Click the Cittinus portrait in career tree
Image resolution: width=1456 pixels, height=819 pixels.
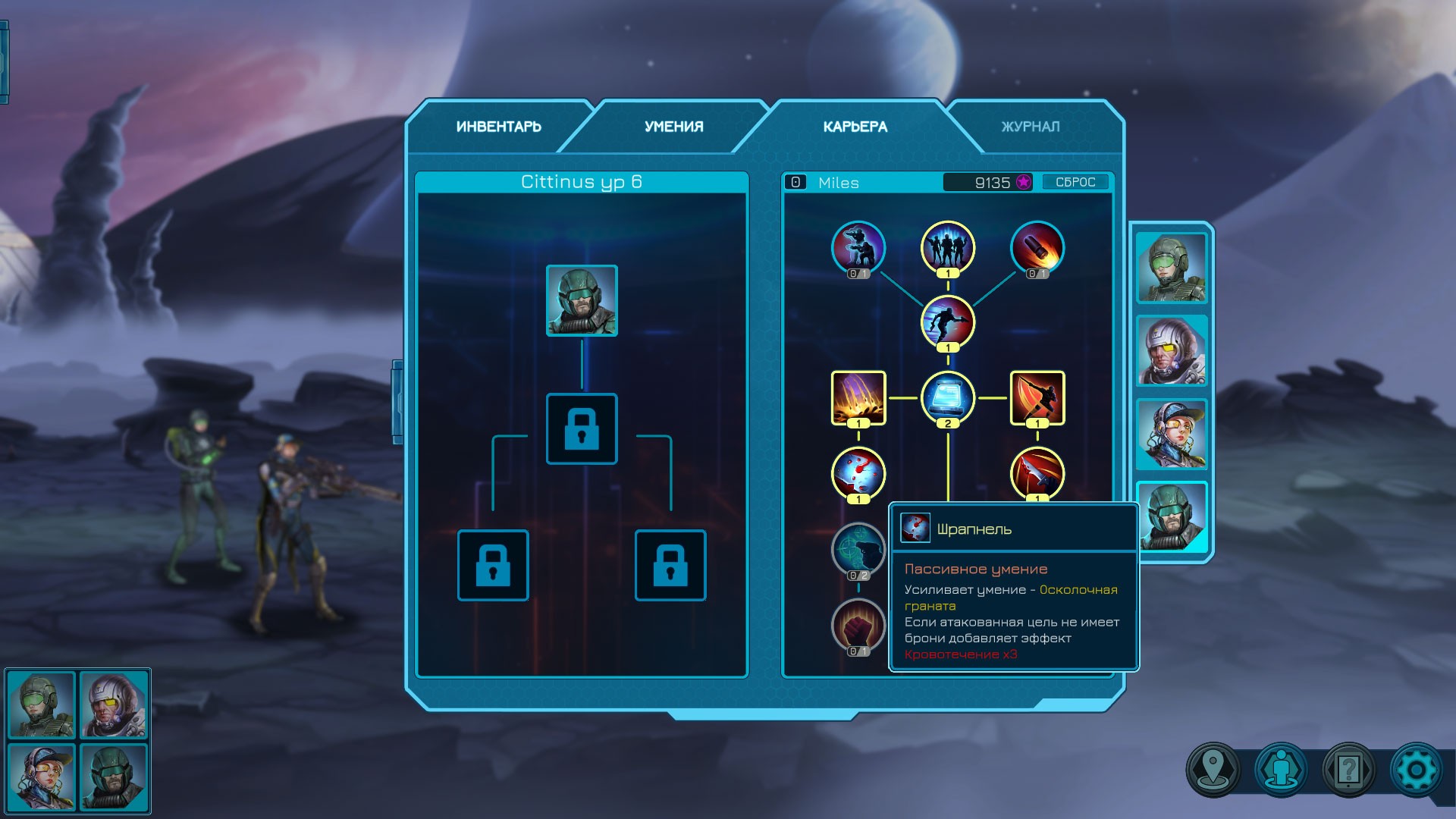pyautogui.click(x=582, y=300)
